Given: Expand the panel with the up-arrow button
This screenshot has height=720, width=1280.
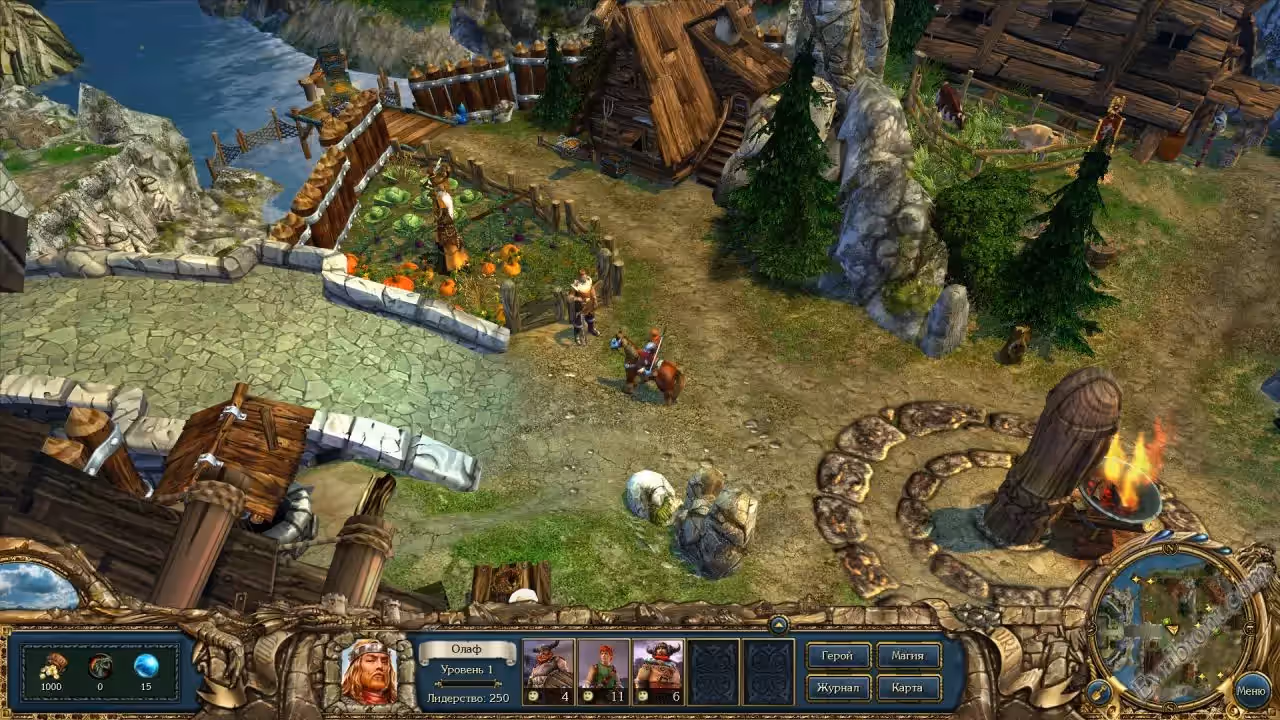Looking at the screenshot, I should (x=778, y=624).
